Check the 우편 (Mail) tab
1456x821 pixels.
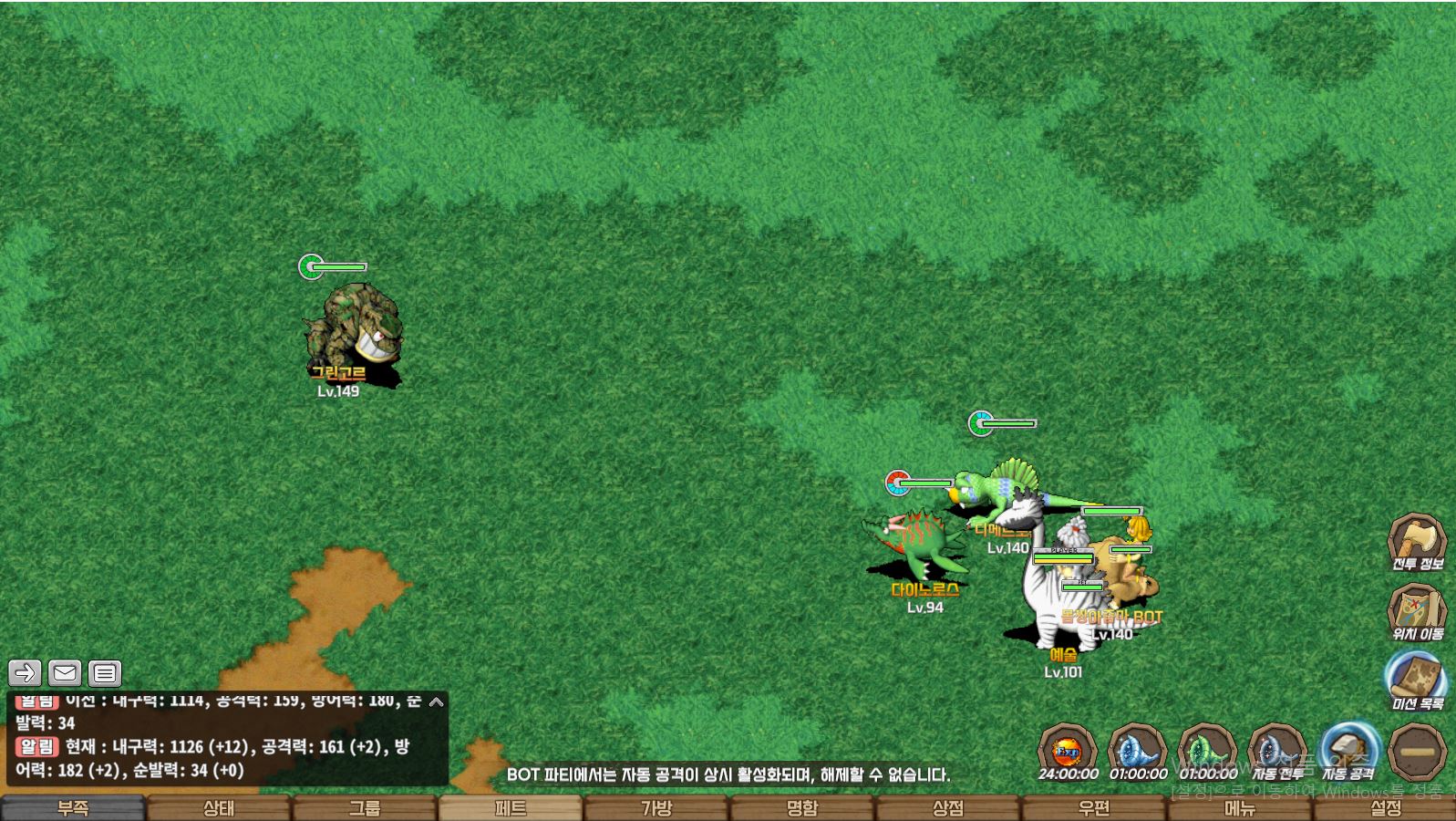click(1094, 808)
